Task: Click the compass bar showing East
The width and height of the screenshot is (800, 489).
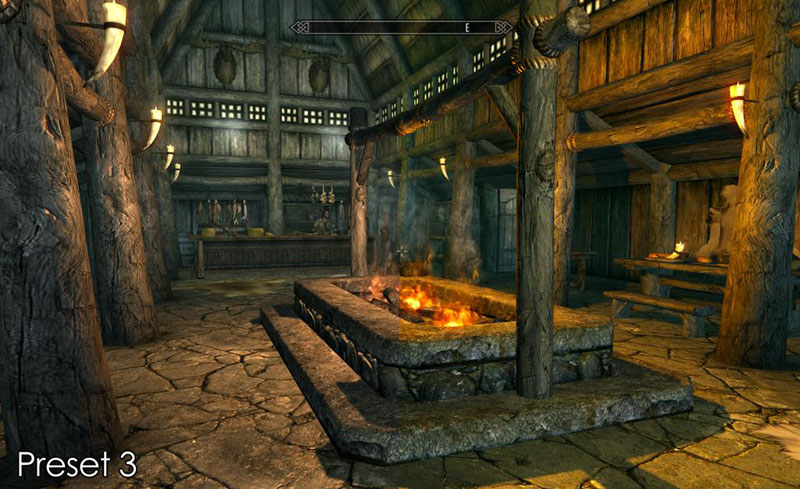Action: (400, 27)
